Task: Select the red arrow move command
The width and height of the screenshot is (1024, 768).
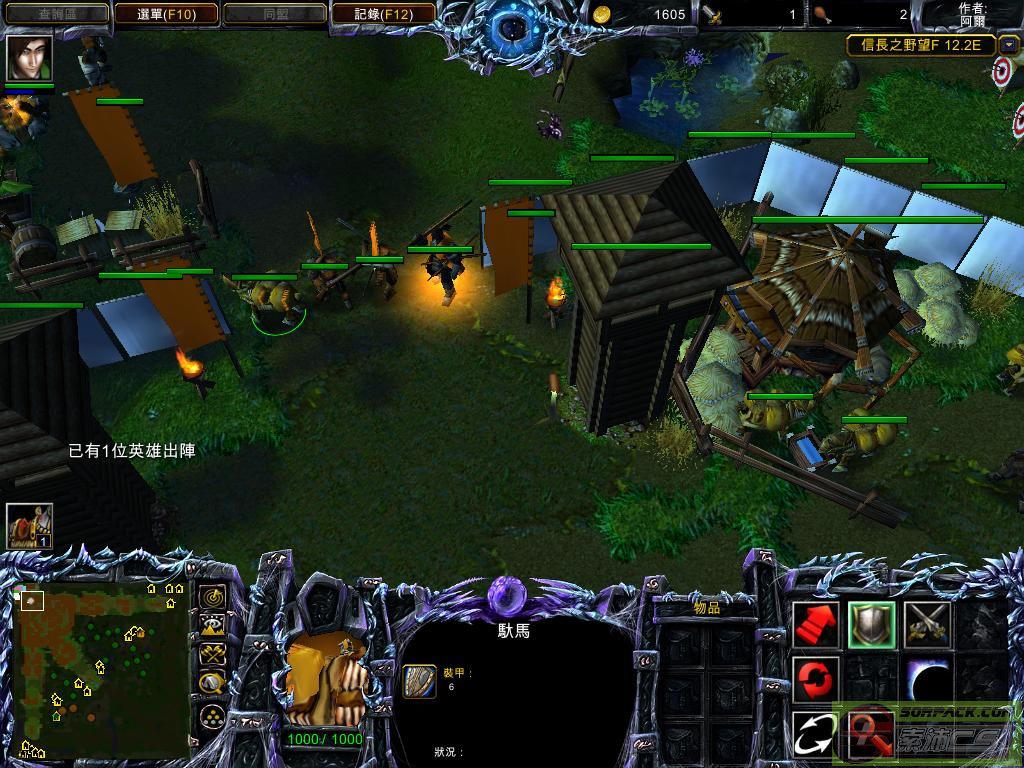Action: click(x=816, y=626)
